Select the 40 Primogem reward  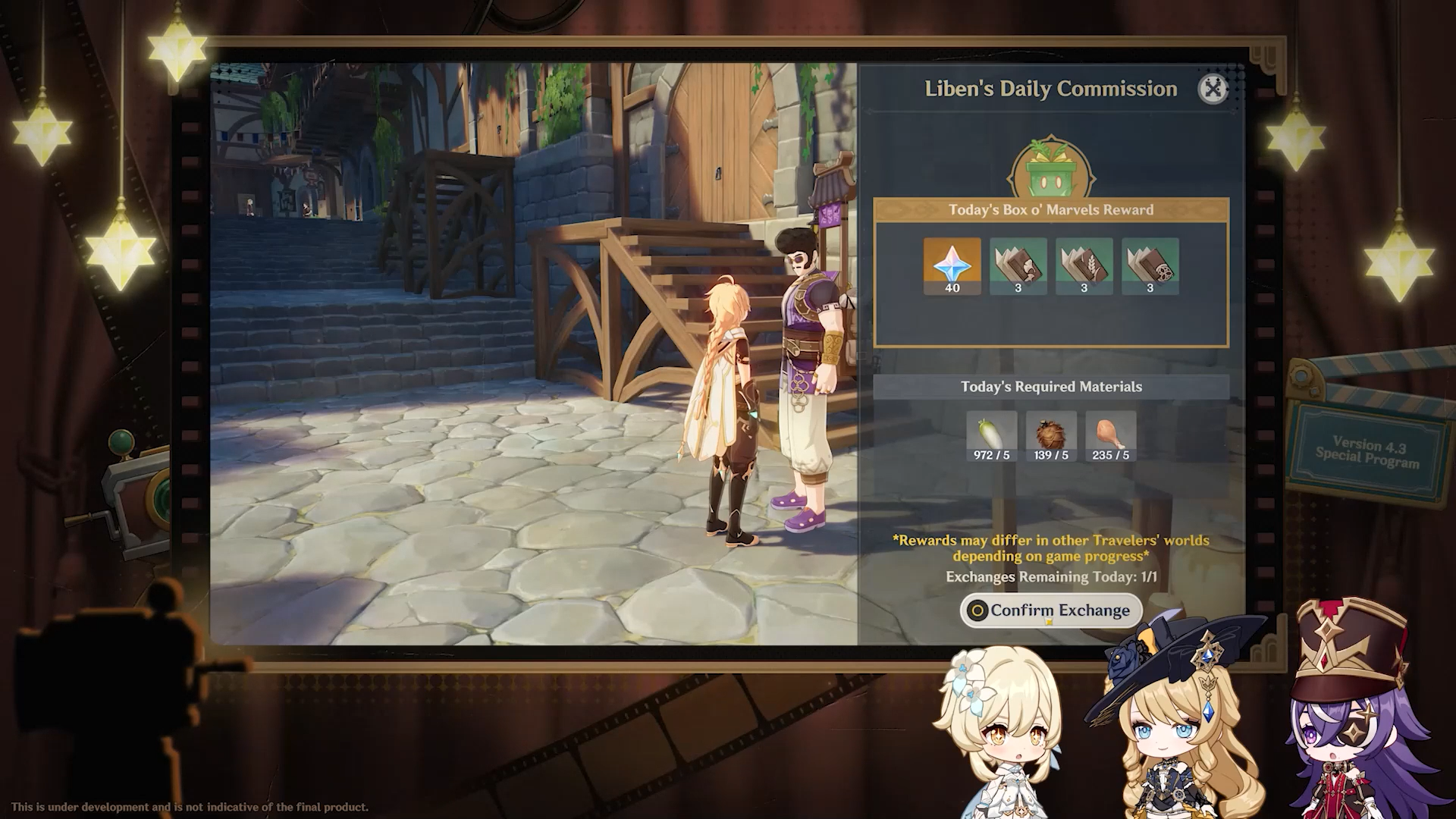(952, 265)
